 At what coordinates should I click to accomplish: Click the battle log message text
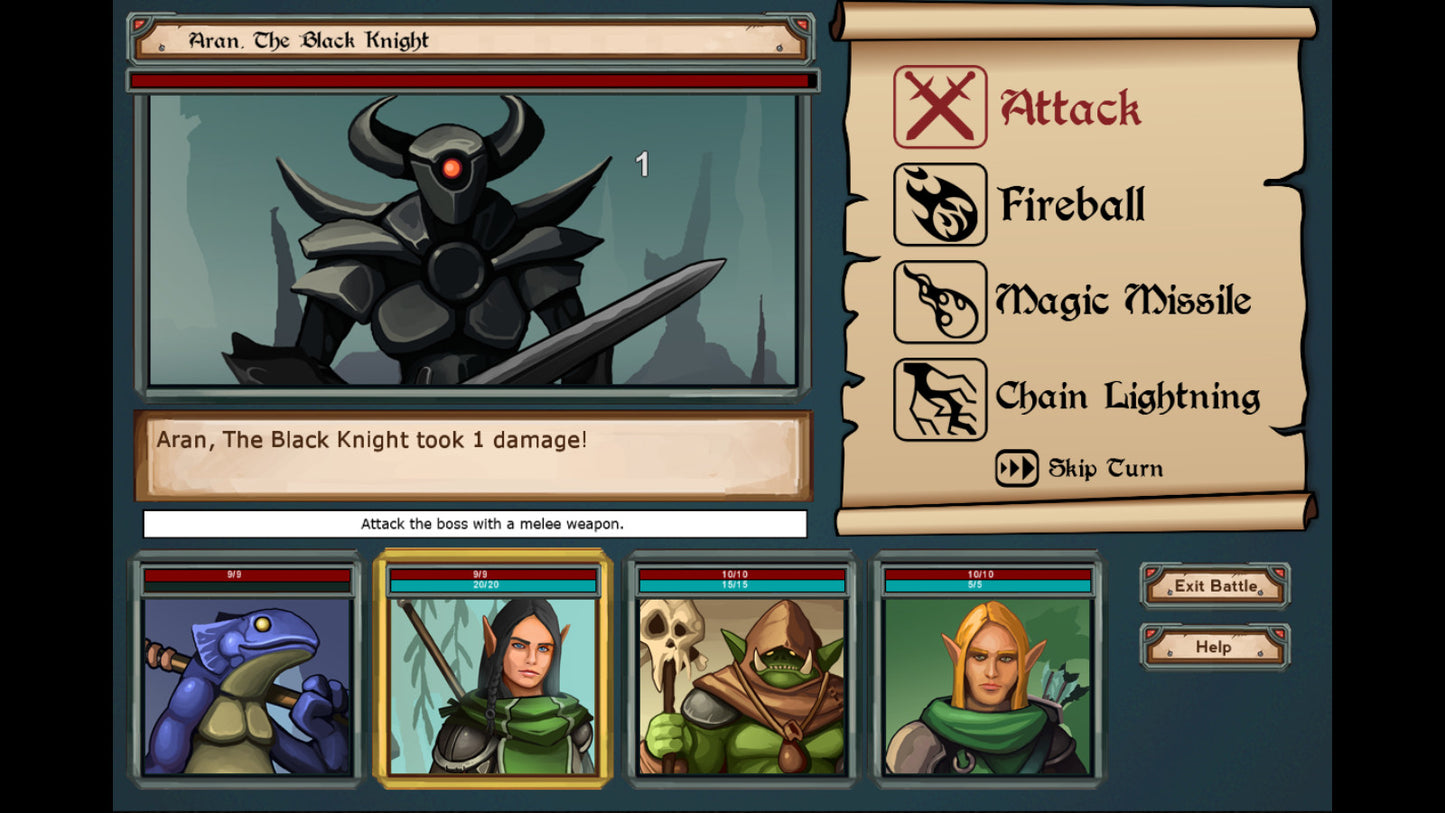point(372,440)
